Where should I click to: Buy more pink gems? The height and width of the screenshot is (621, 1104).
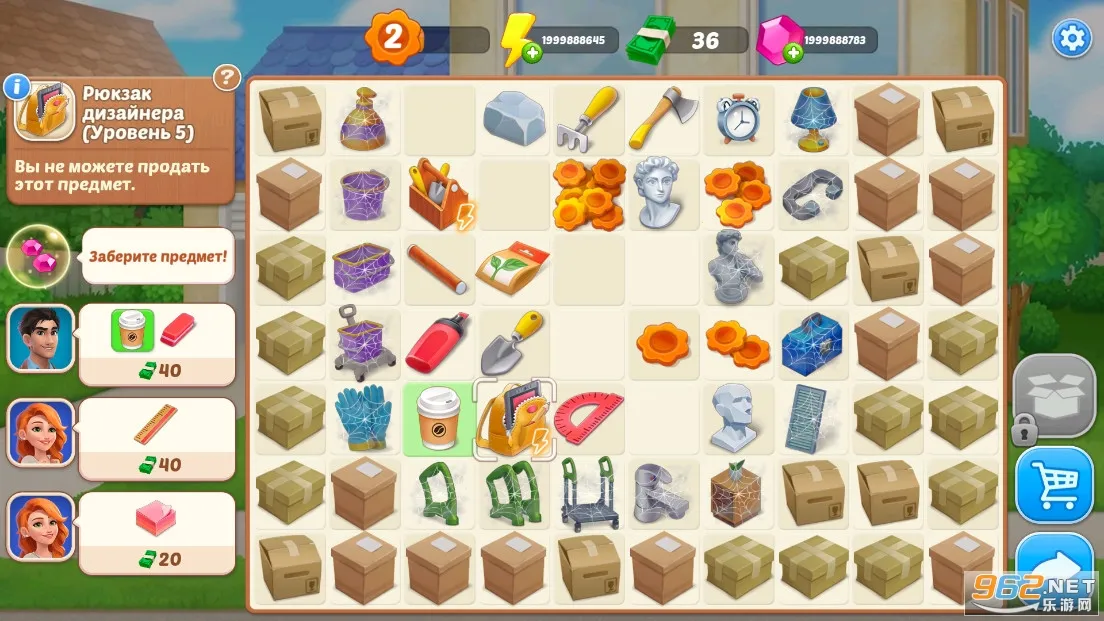coord(794,52)
